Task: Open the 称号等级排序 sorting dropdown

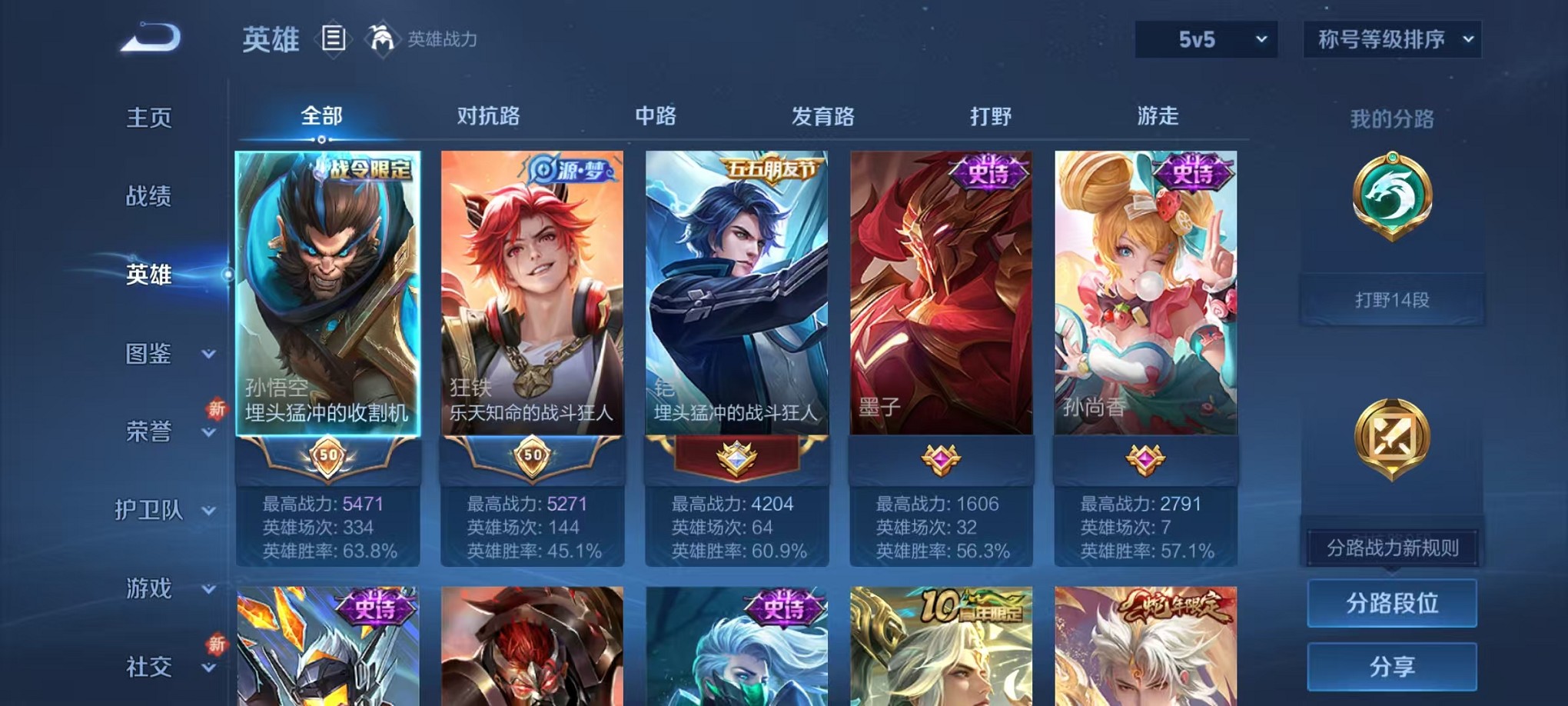Action: click(1391, 37)
